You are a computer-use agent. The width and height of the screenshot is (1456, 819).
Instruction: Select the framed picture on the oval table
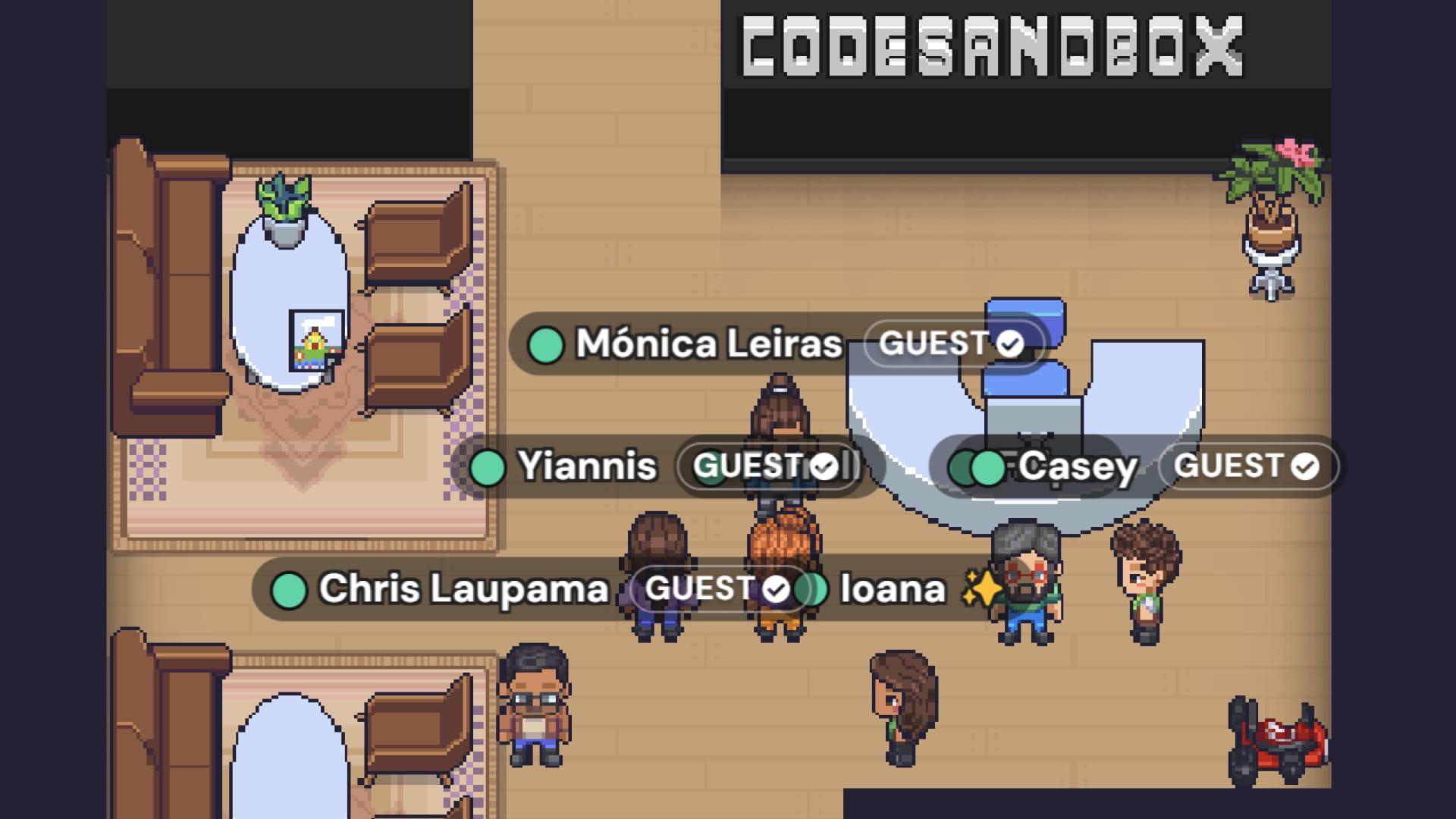click(315, 341)
